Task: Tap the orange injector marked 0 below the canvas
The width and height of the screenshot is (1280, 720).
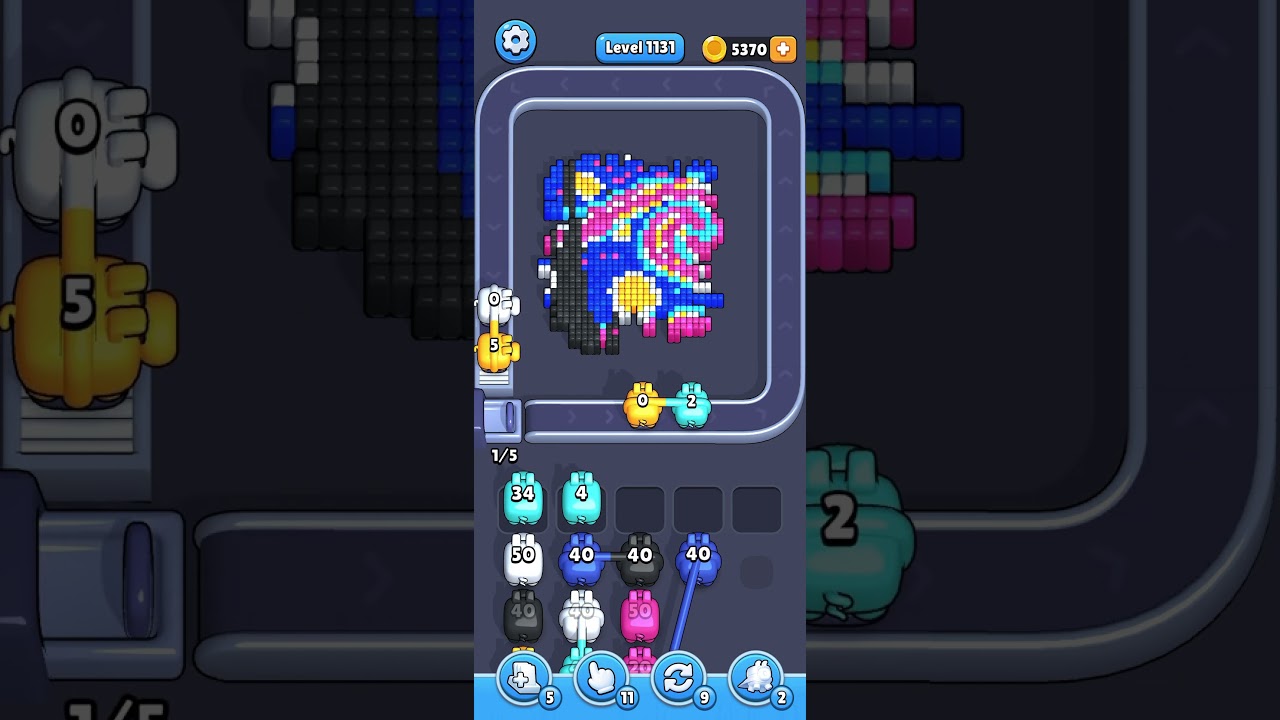Action: click(x=643, y=405)
